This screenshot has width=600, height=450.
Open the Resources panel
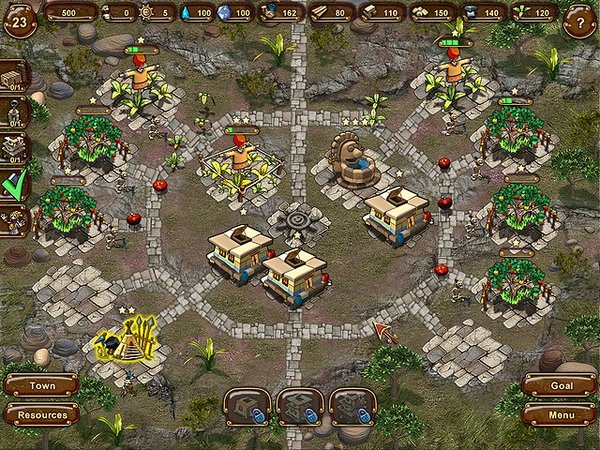click(x=41, y=414)
